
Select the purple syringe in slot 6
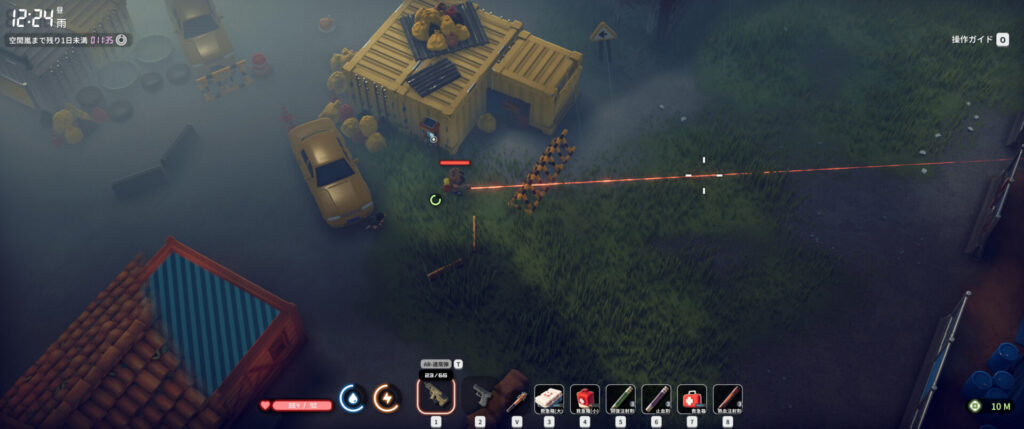click(656, 399)
